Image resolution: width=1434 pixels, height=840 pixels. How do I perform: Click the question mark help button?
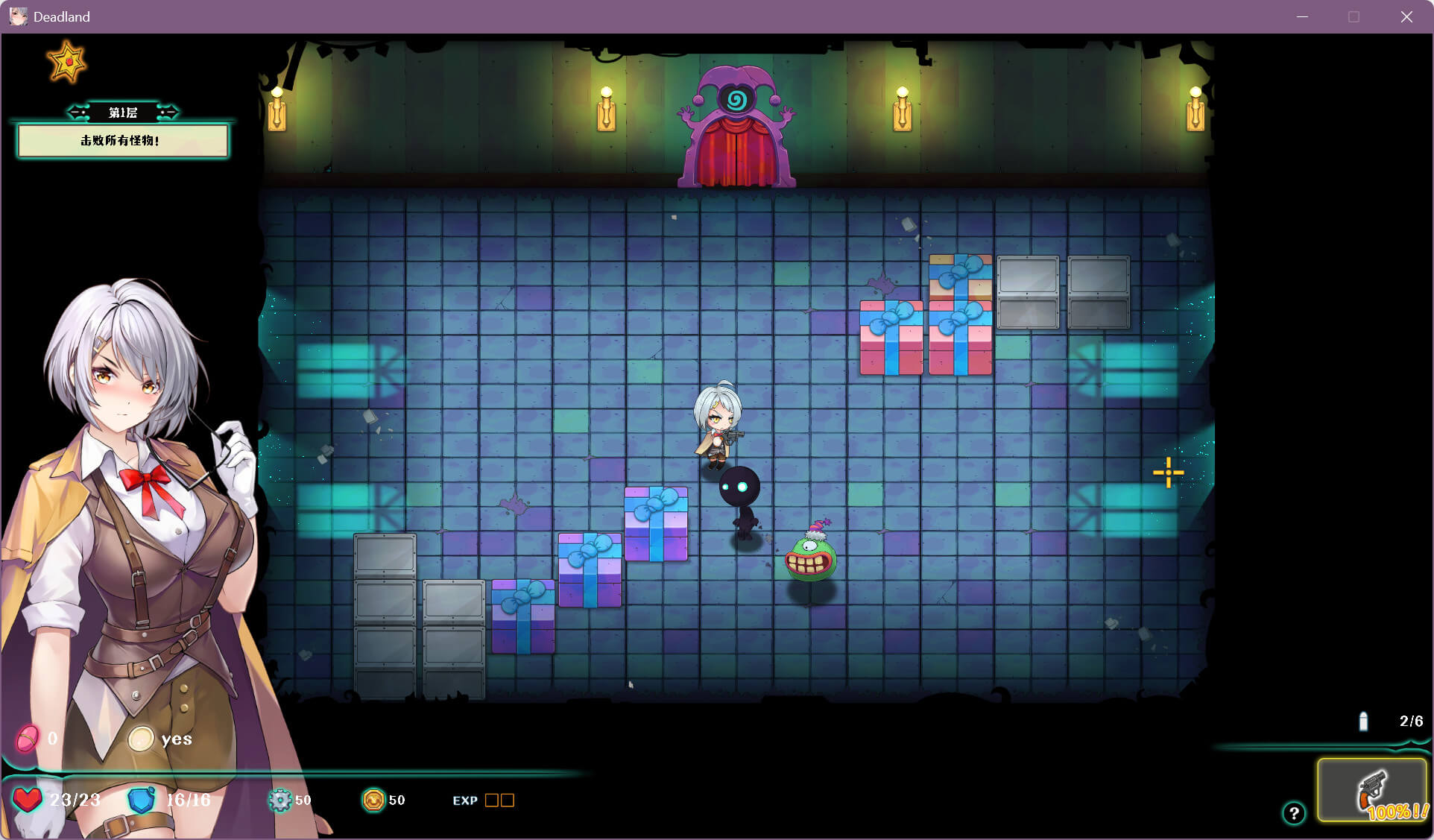pyautogui.click(x=1294, y=813)
